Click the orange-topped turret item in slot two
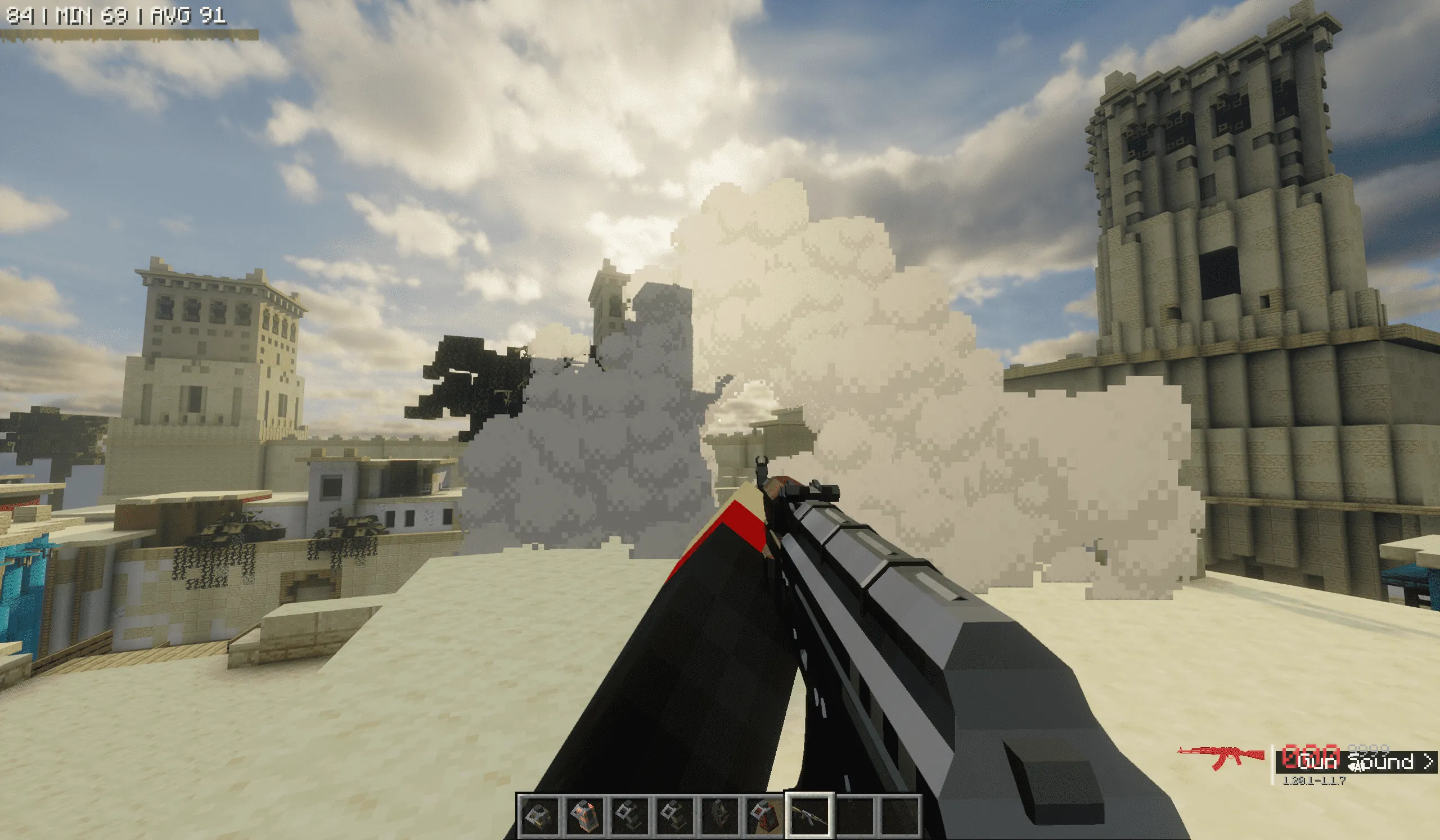Image resolution: width=1440 pixels, height=840 pixels. (586, 816)
